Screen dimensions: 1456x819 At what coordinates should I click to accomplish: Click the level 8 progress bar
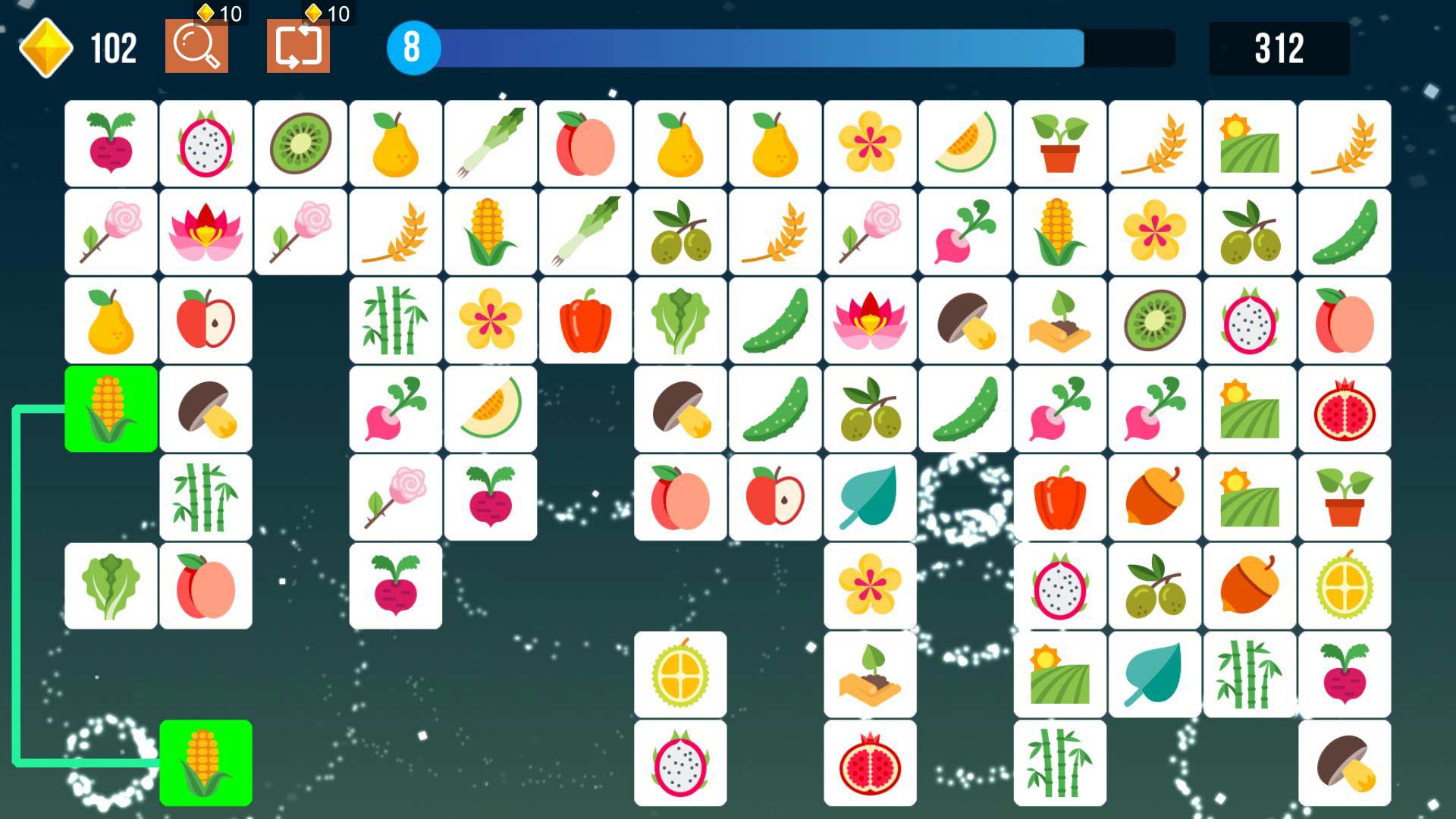click(x=758, y=47)
